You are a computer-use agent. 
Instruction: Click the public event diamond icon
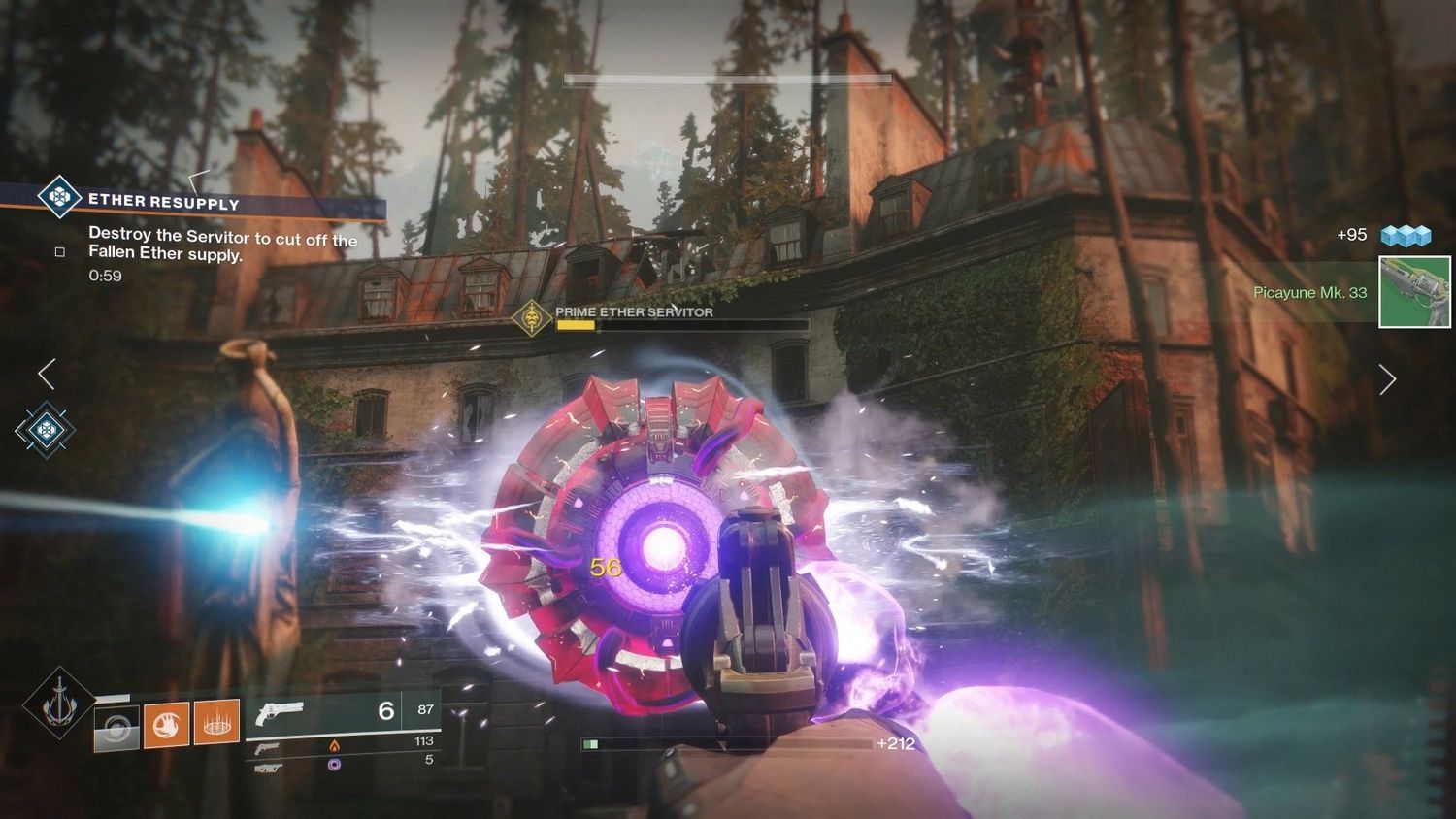(x=45, y=430)
